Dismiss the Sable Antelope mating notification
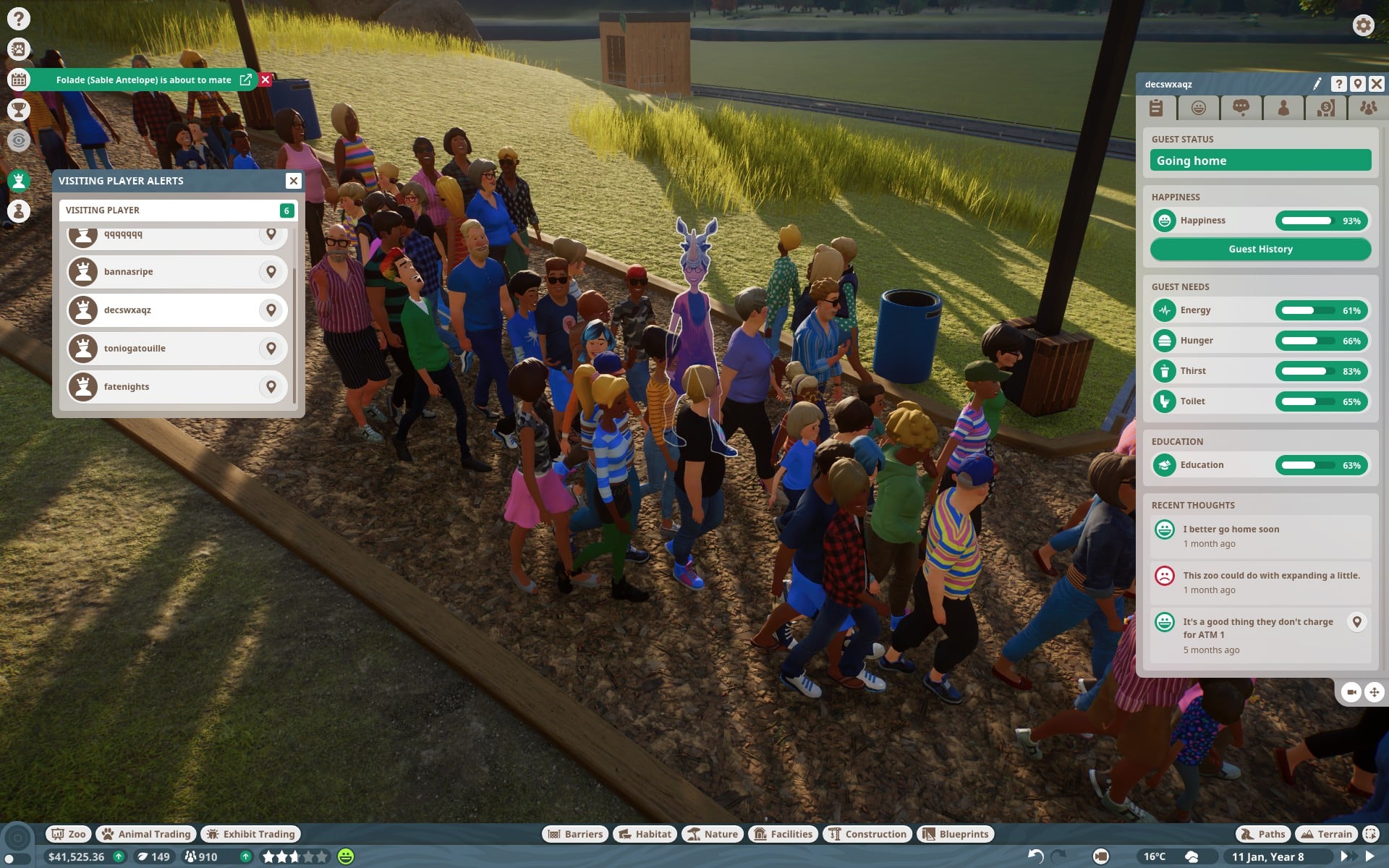The image size is (1389, 868). coord(266,80)
